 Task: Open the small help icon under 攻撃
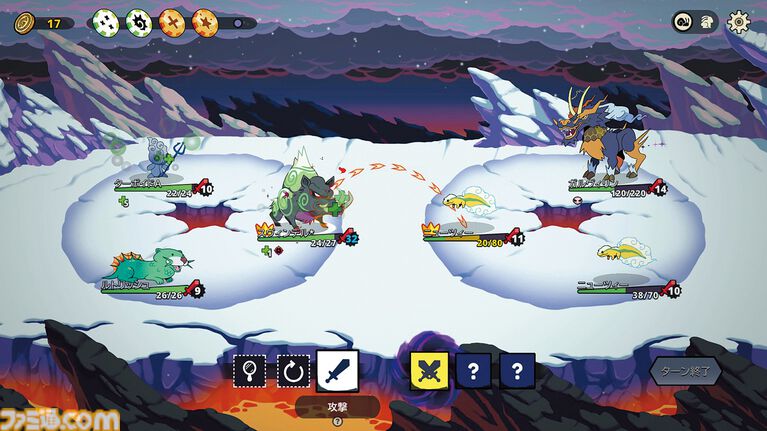pyautogui.click(x=337, y=421)
